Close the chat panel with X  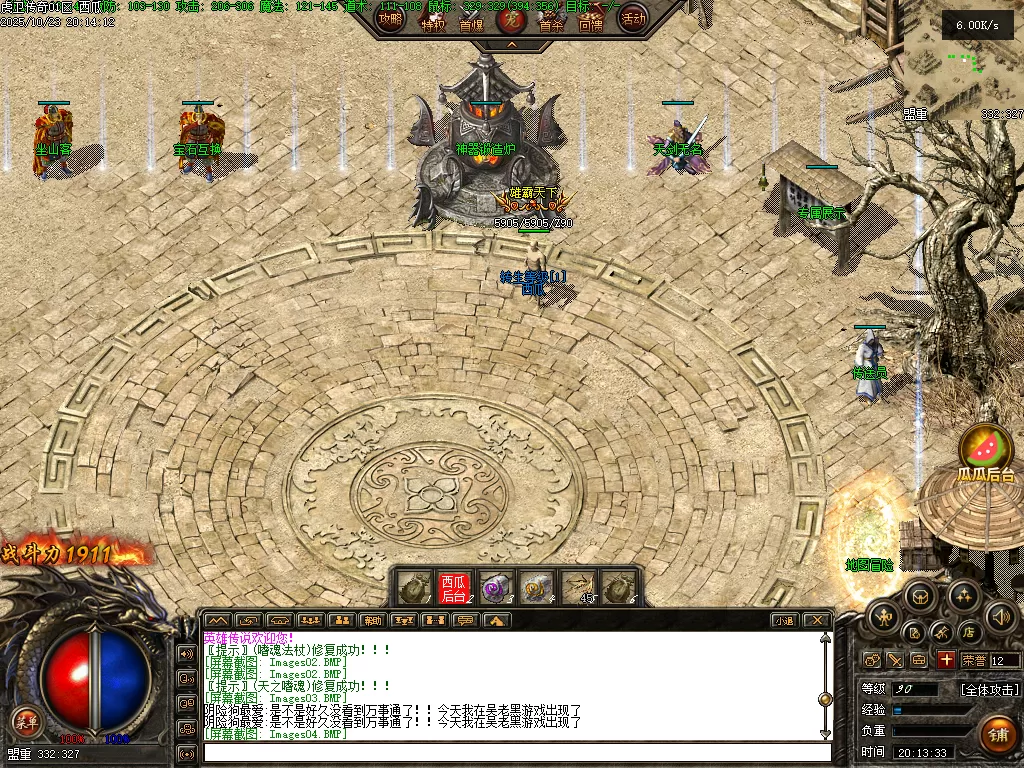[817, 621]
